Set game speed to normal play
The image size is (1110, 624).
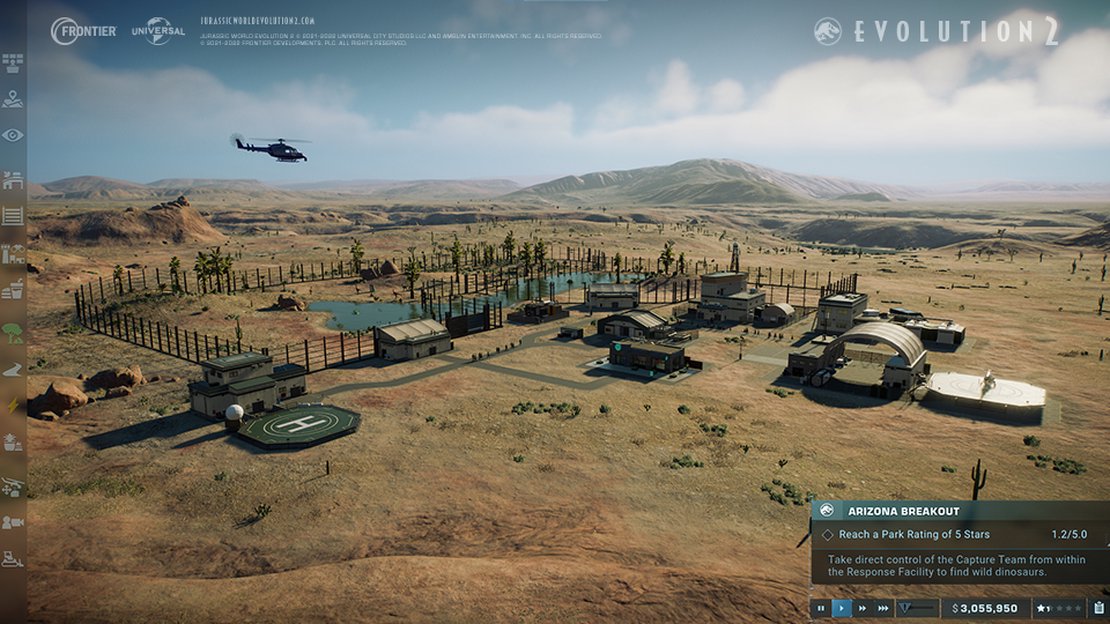tap(842, 608)
